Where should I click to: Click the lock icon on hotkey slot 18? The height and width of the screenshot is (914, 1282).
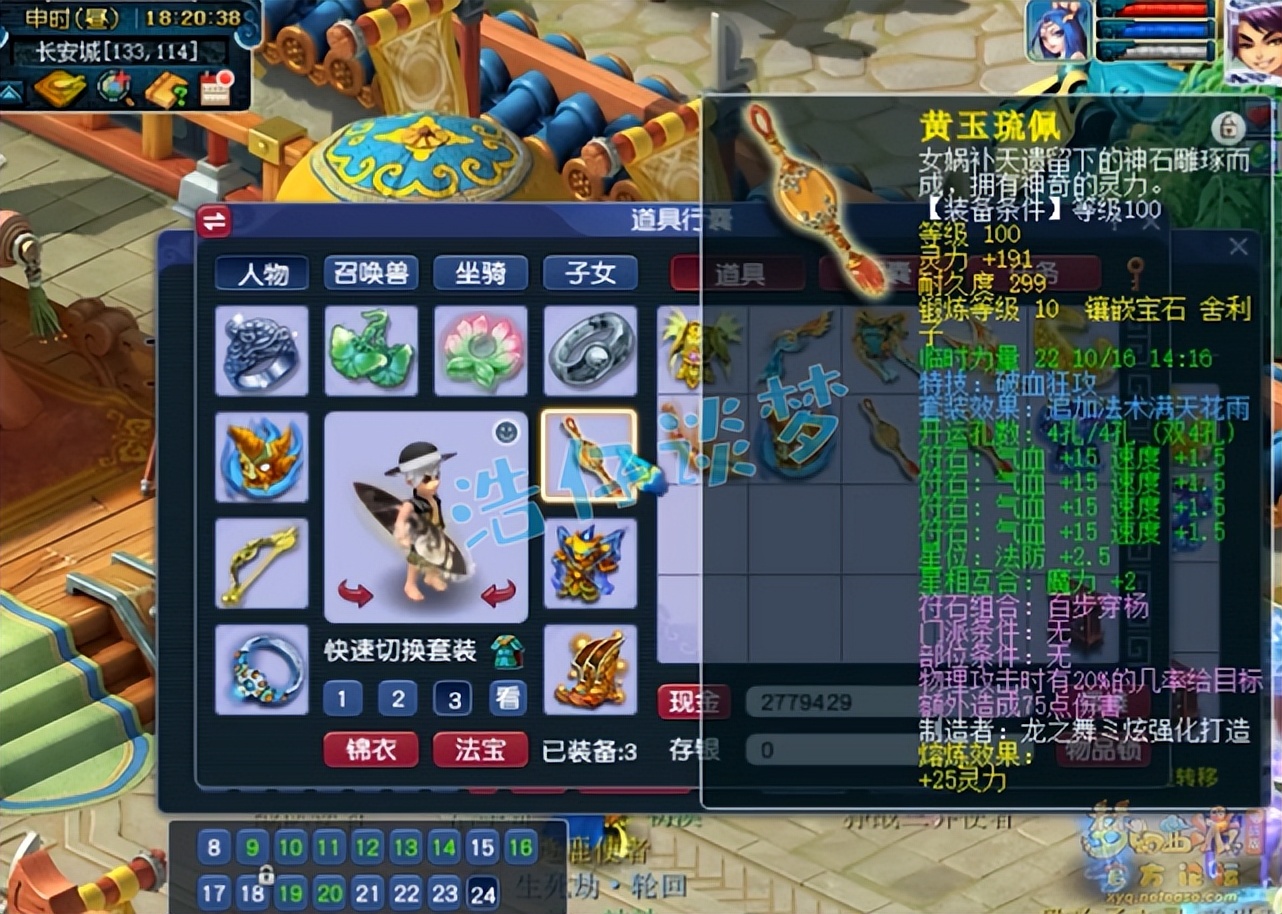pyautogui.click(x=265, y=874)
